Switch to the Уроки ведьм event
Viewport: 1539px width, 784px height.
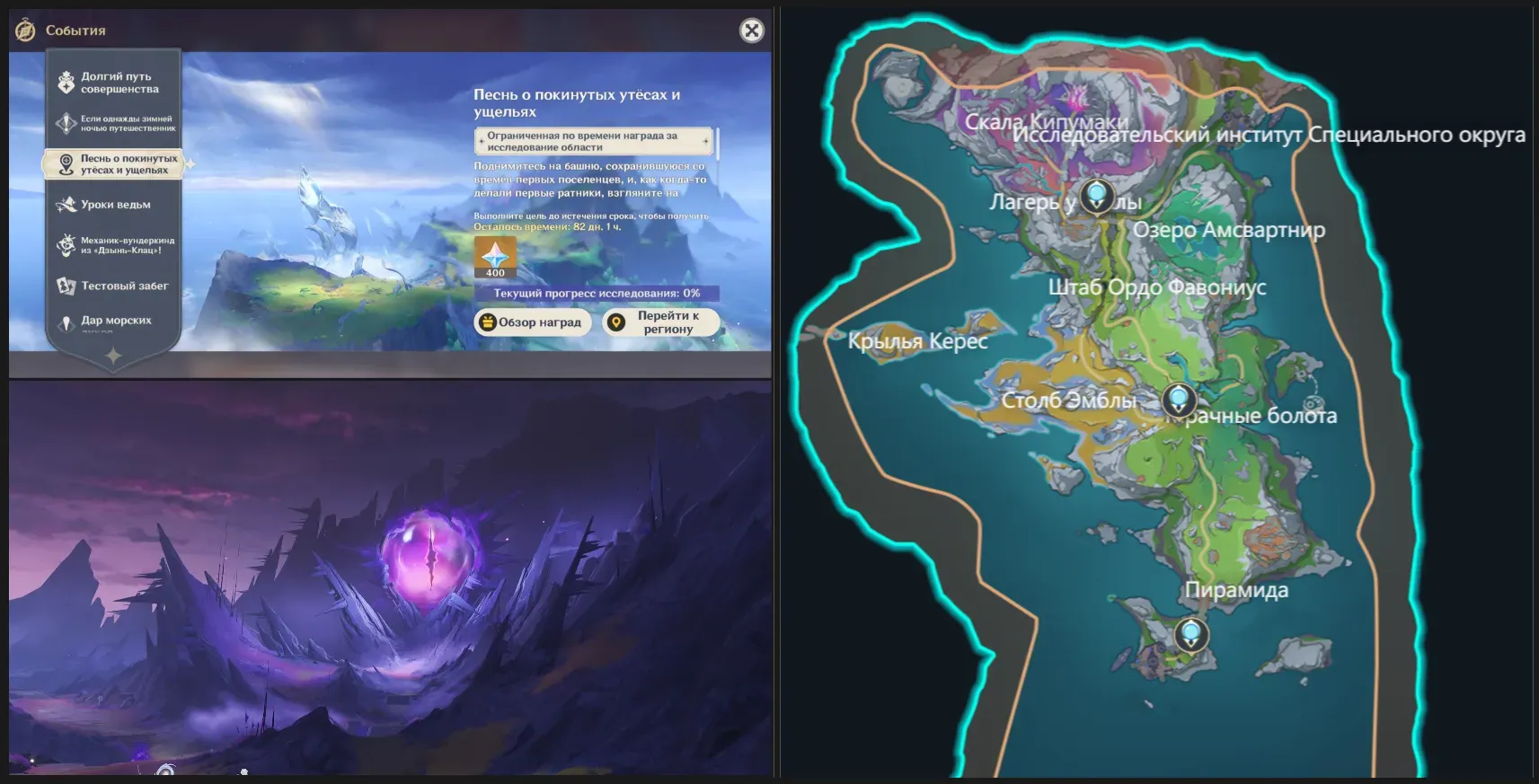point(113,205)
